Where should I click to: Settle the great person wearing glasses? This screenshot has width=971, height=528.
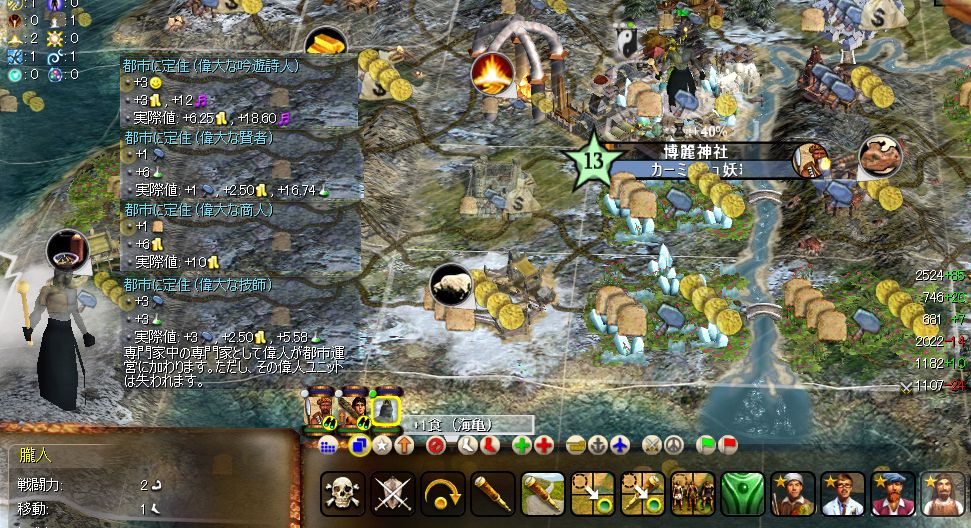pos(842,493)
